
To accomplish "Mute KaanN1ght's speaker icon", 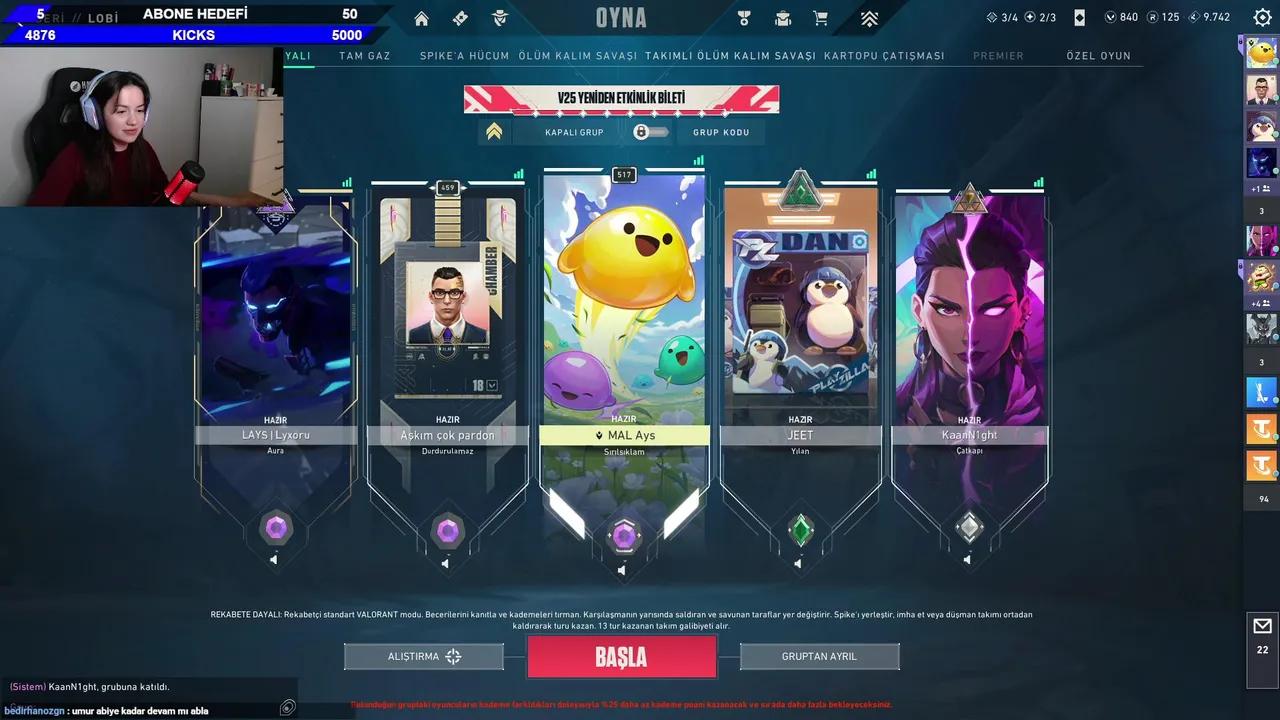I will click(x=966, y=561).
